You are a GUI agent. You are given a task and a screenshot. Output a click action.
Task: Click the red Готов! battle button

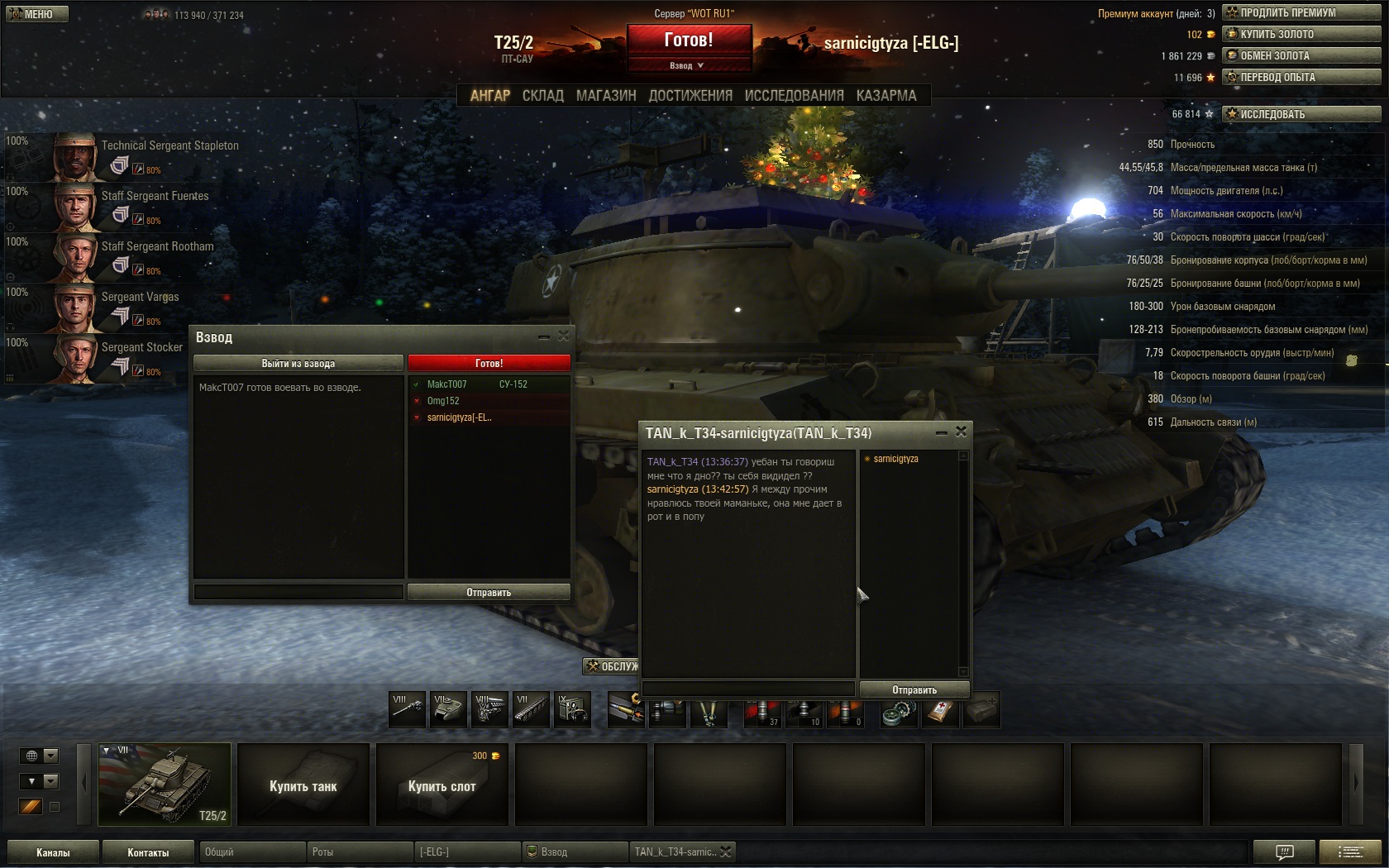[x=689, y=40]
